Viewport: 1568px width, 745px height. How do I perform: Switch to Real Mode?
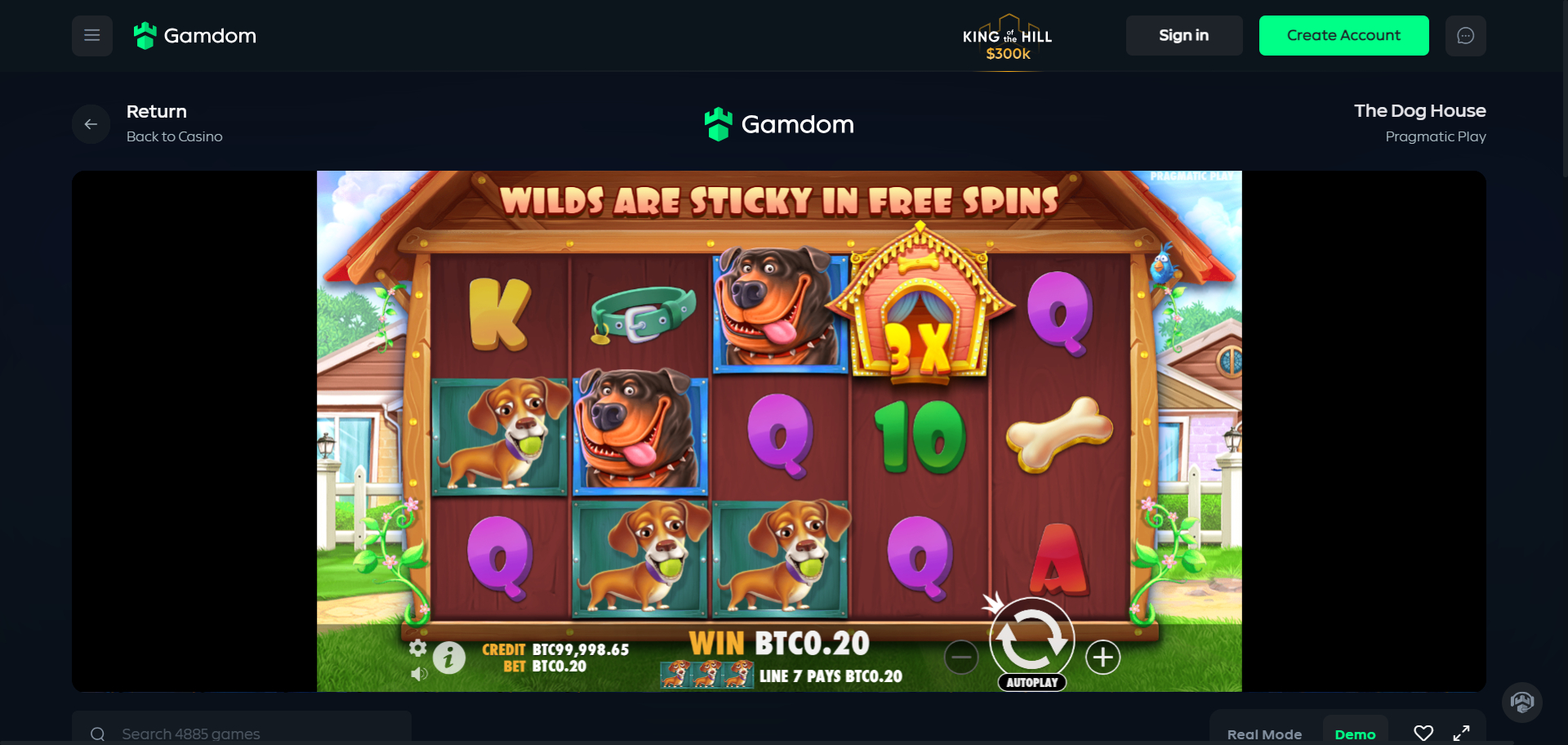(1265, 734)
